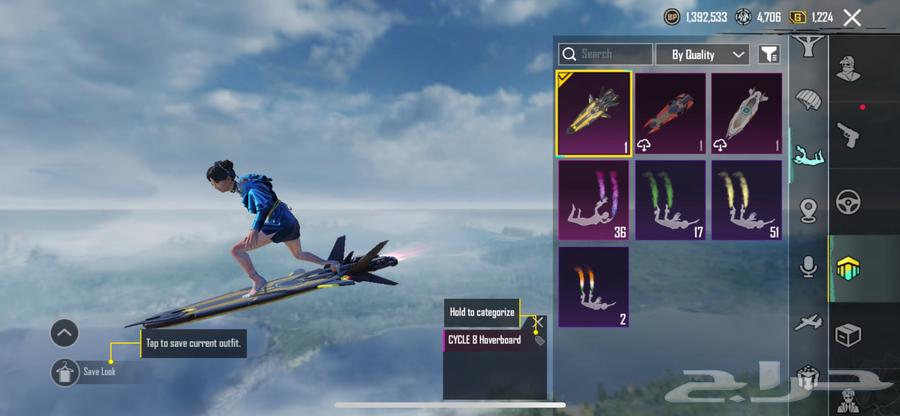
Task: Select the green smoke trail with 17
Action: coord(670,200)
